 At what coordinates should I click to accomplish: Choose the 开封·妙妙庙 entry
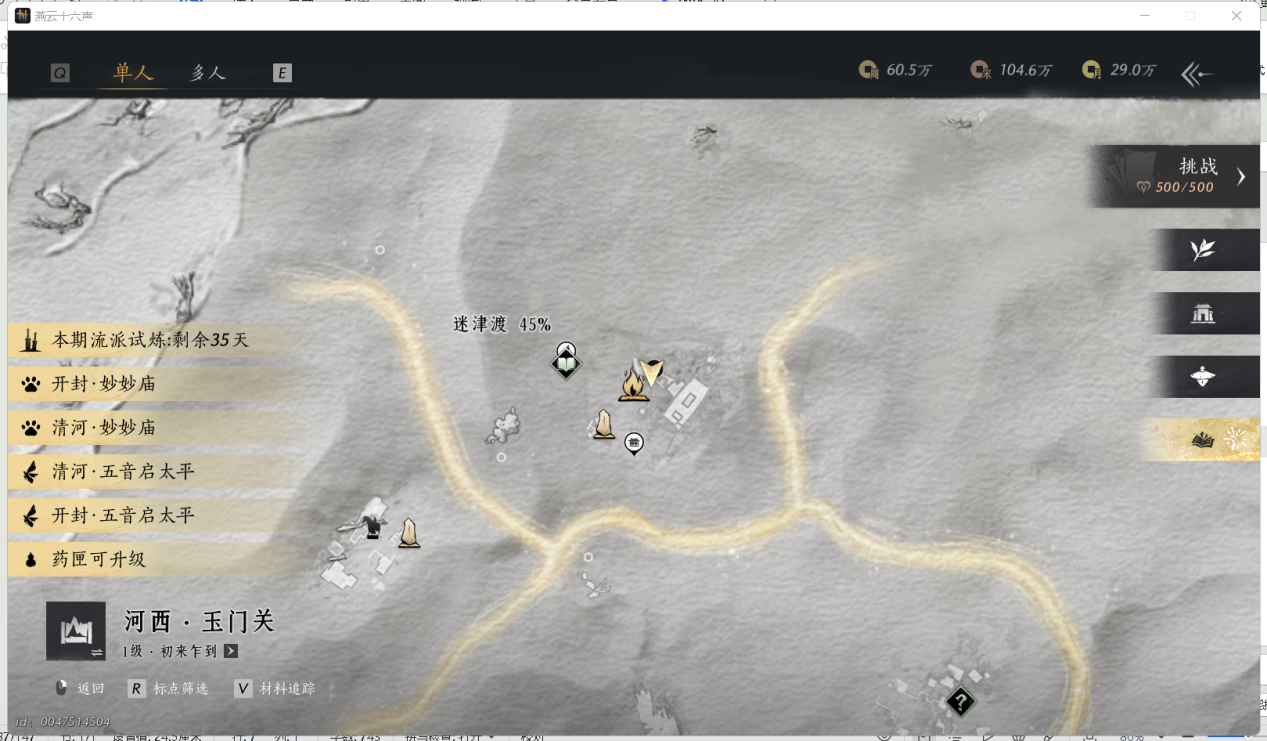[x=104, y=384]
